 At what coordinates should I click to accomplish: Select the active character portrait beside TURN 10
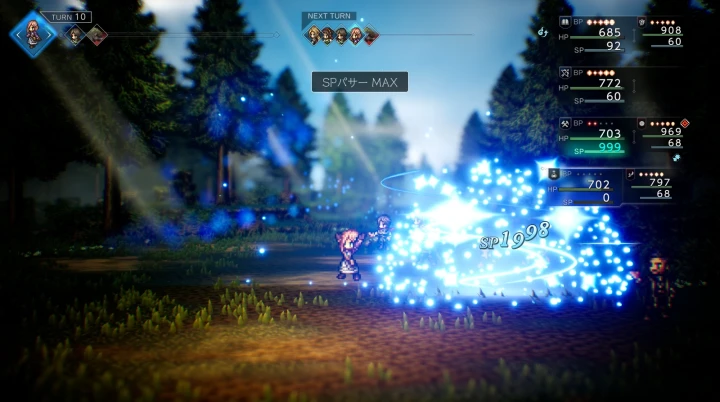tap(33, 33)
